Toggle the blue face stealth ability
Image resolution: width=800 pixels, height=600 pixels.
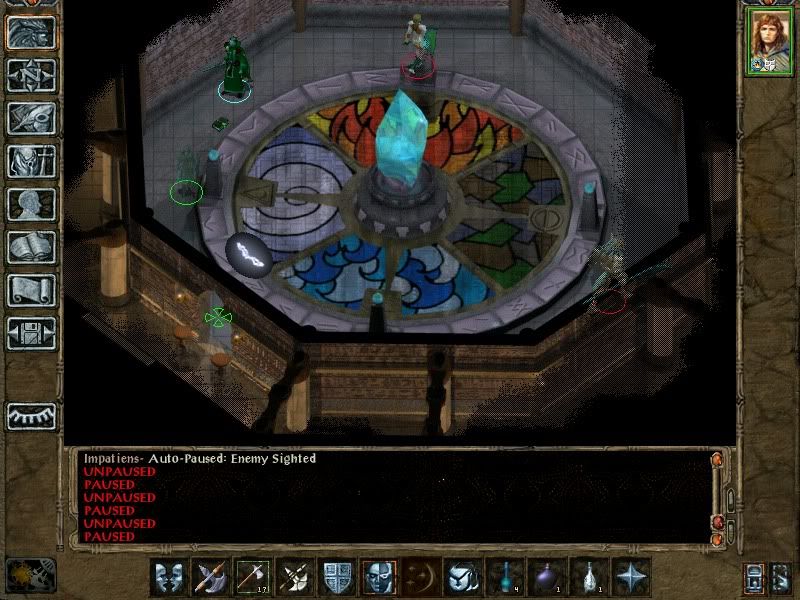377,577
